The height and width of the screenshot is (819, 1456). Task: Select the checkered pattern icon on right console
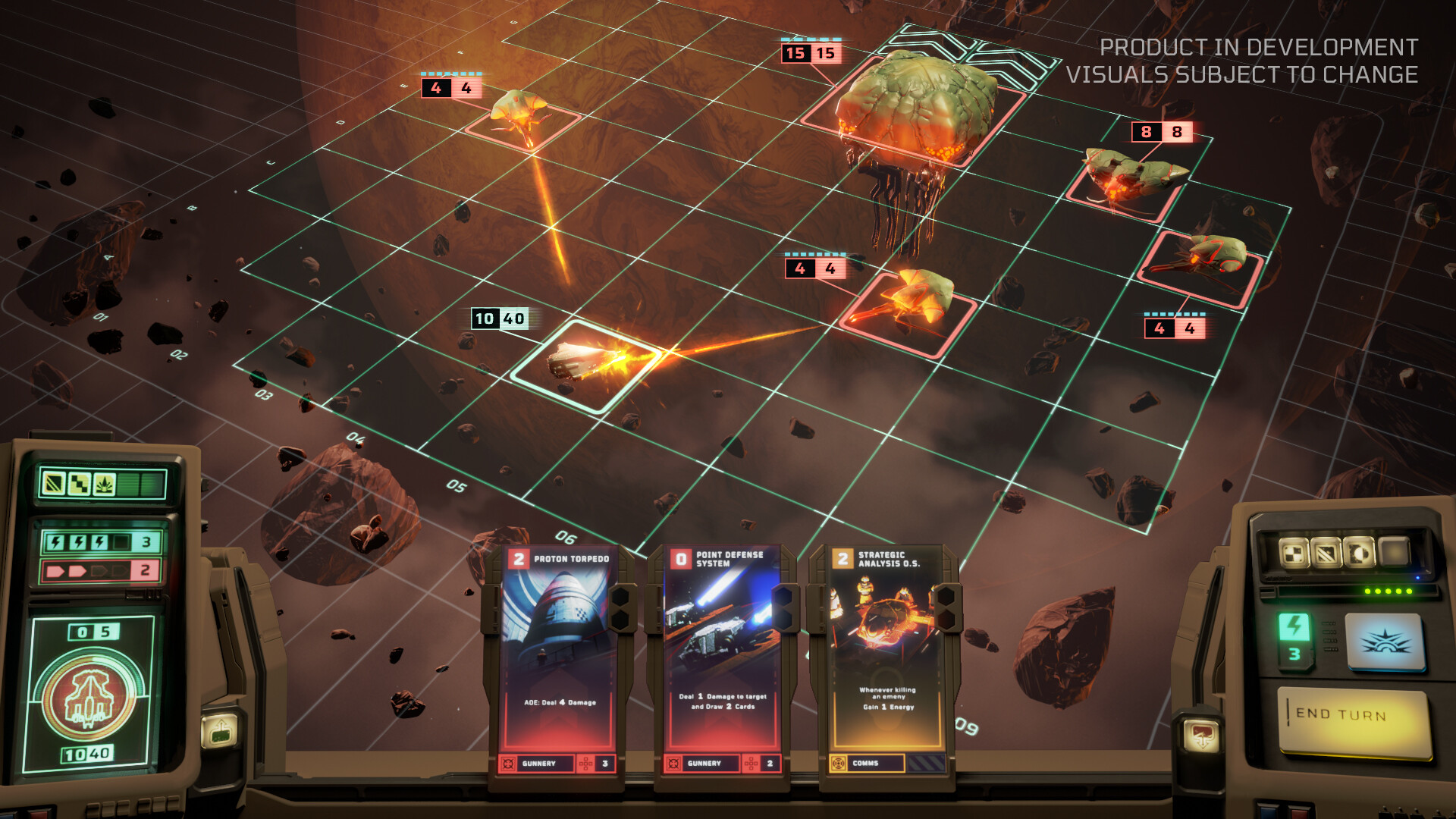(x=1294, y=552)
